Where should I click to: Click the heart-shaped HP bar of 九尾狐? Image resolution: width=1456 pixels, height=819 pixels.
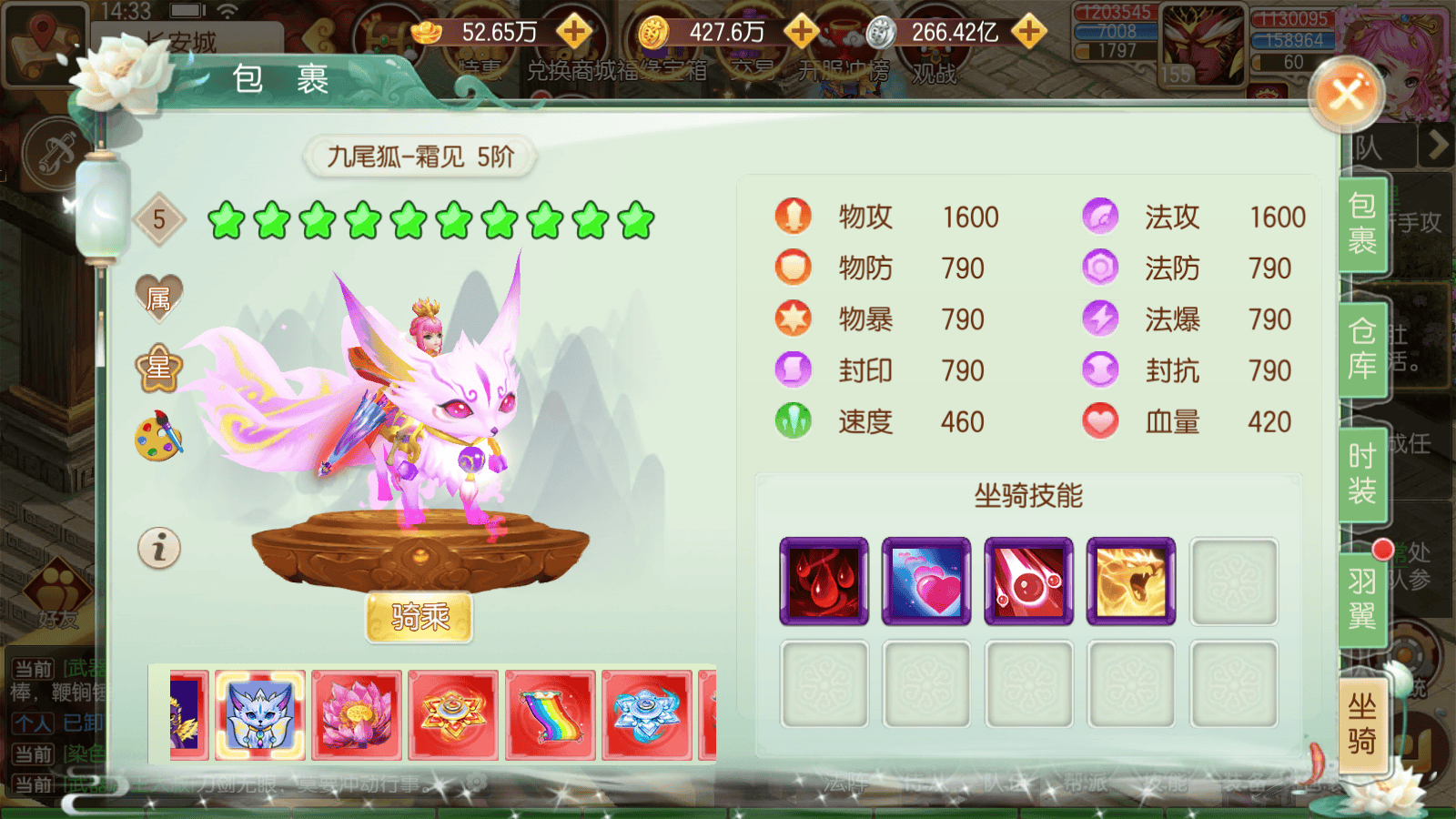pyautogui.click(x=1101, y=421)
